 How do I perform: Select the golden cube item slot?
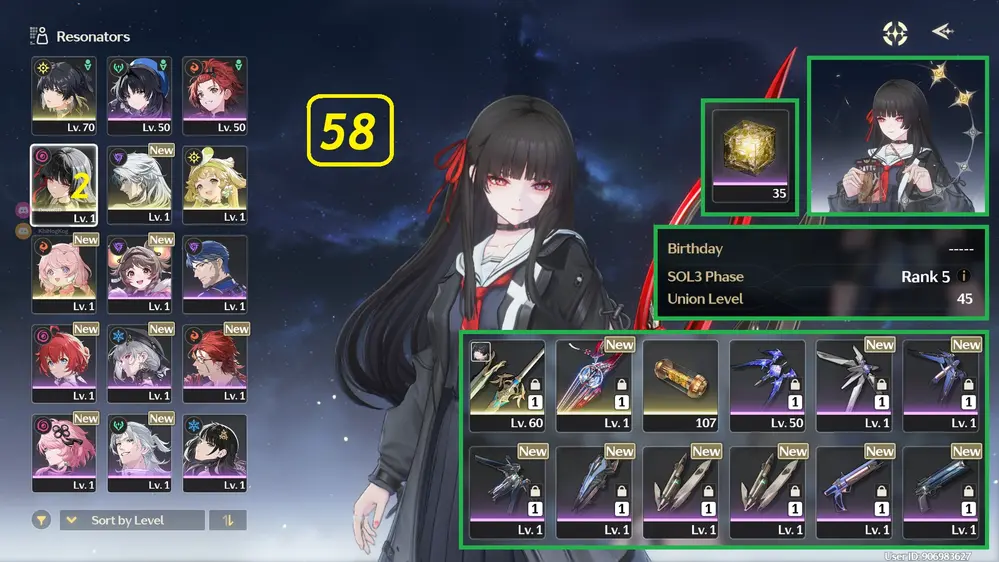pos(750,156)
